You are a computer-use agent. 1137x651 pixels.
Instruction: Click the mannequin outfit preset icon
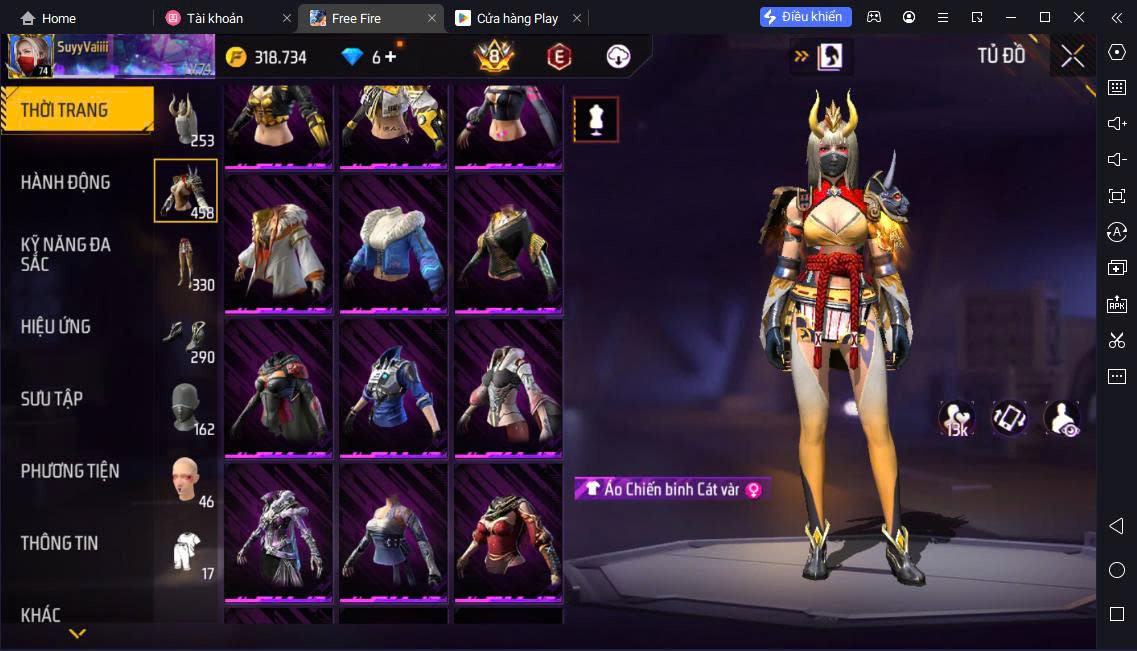tap(596, 120)
